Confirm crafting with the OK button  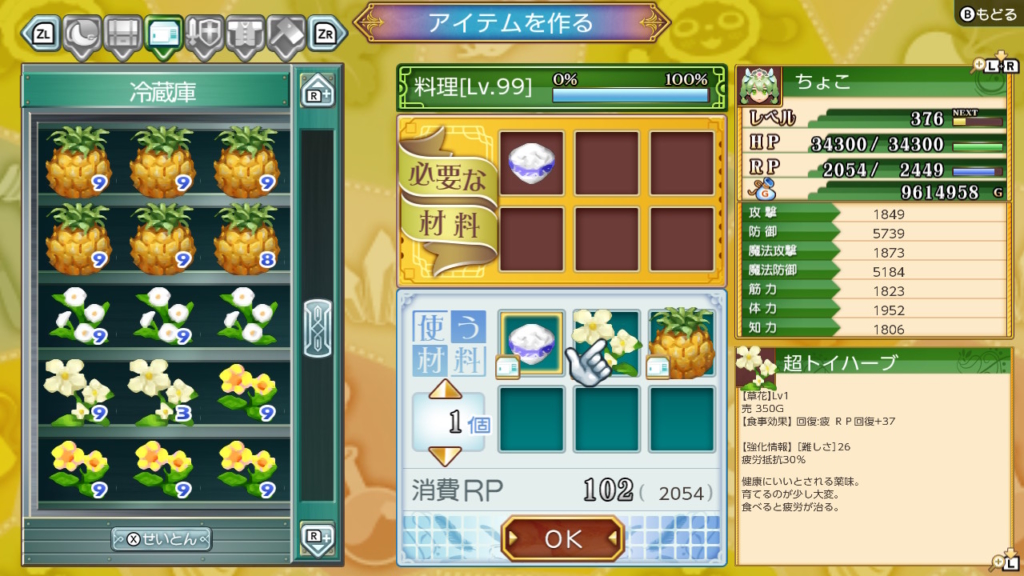point(563,538)
